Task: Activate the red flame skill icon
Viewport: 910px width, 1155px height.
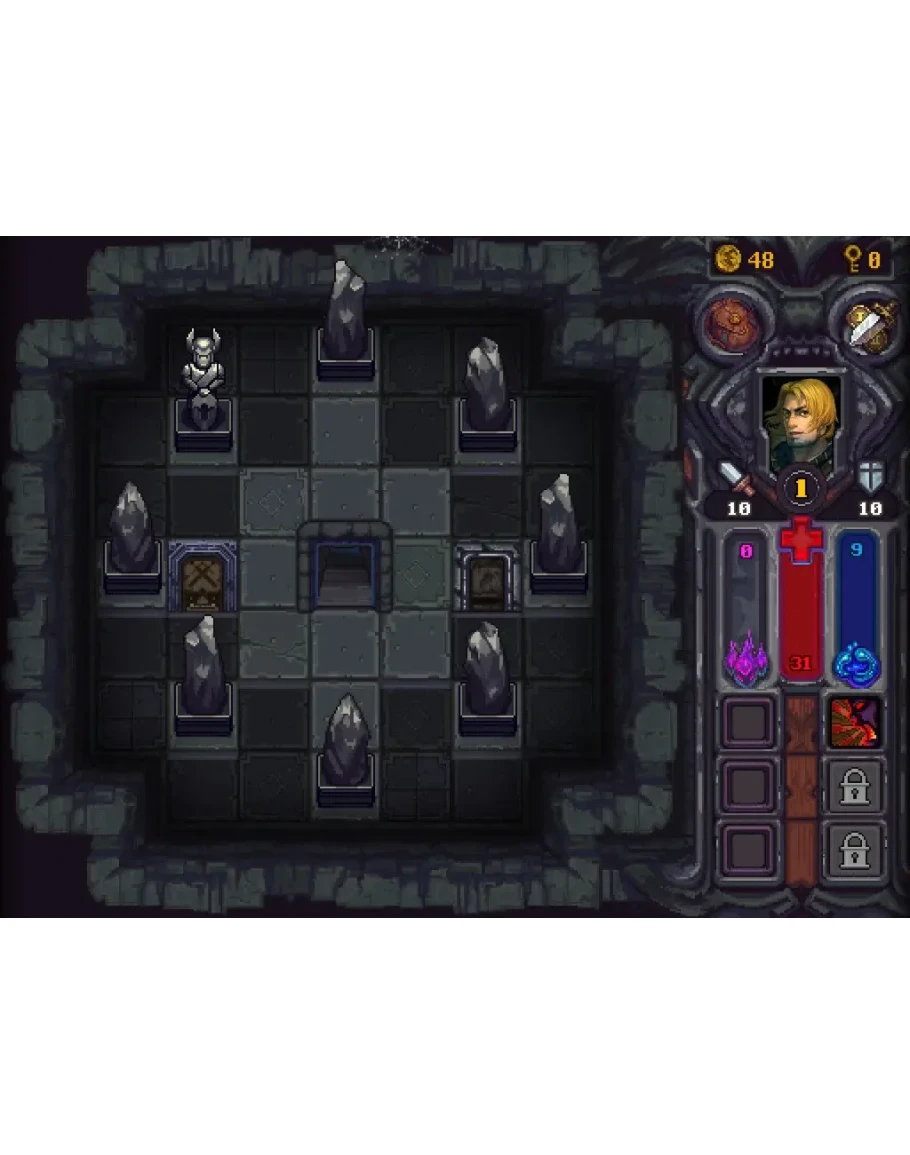Action: click(x=855, y=721)
